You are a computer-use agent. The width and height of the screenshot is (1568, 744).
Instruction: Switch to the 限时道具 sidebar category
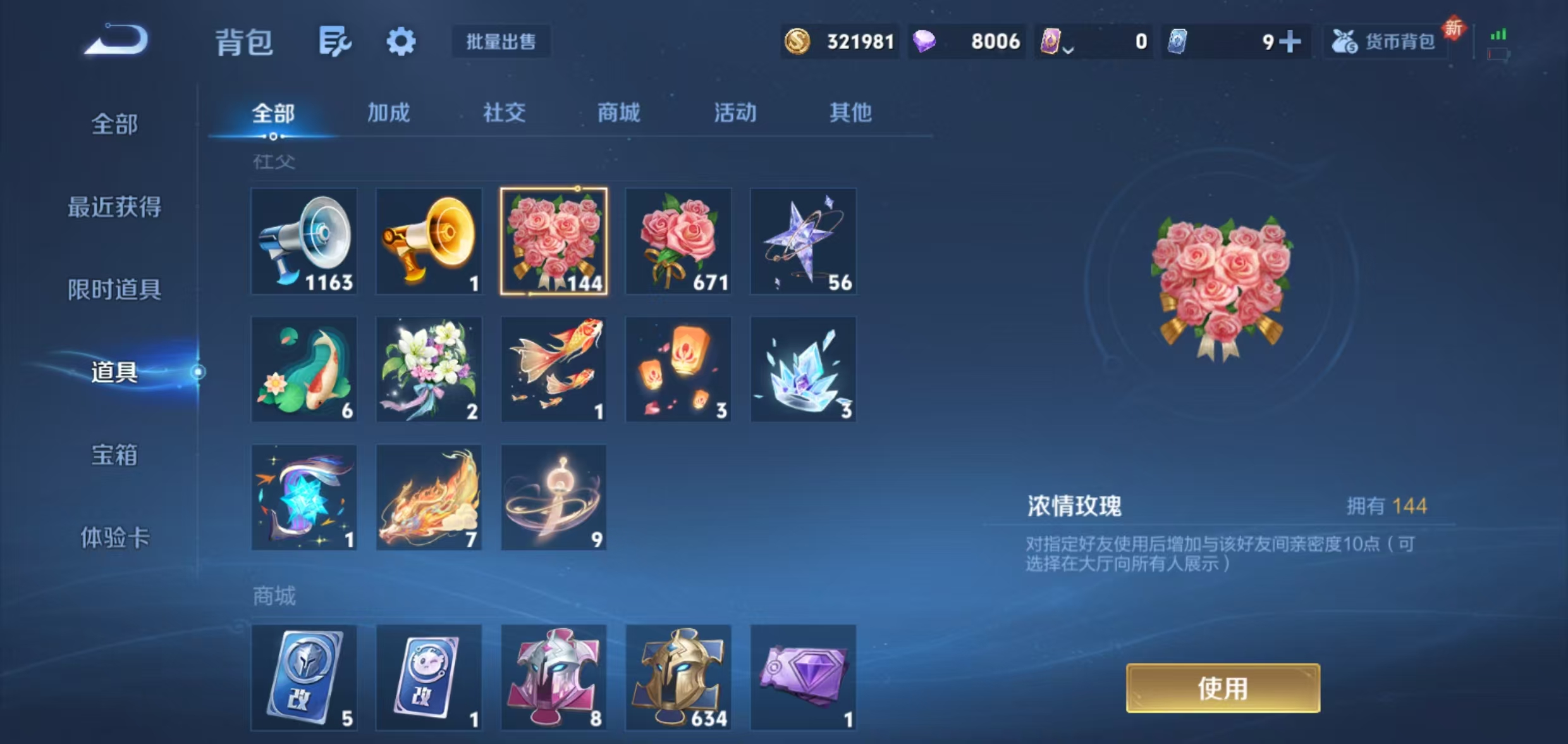tap(114, 290)
